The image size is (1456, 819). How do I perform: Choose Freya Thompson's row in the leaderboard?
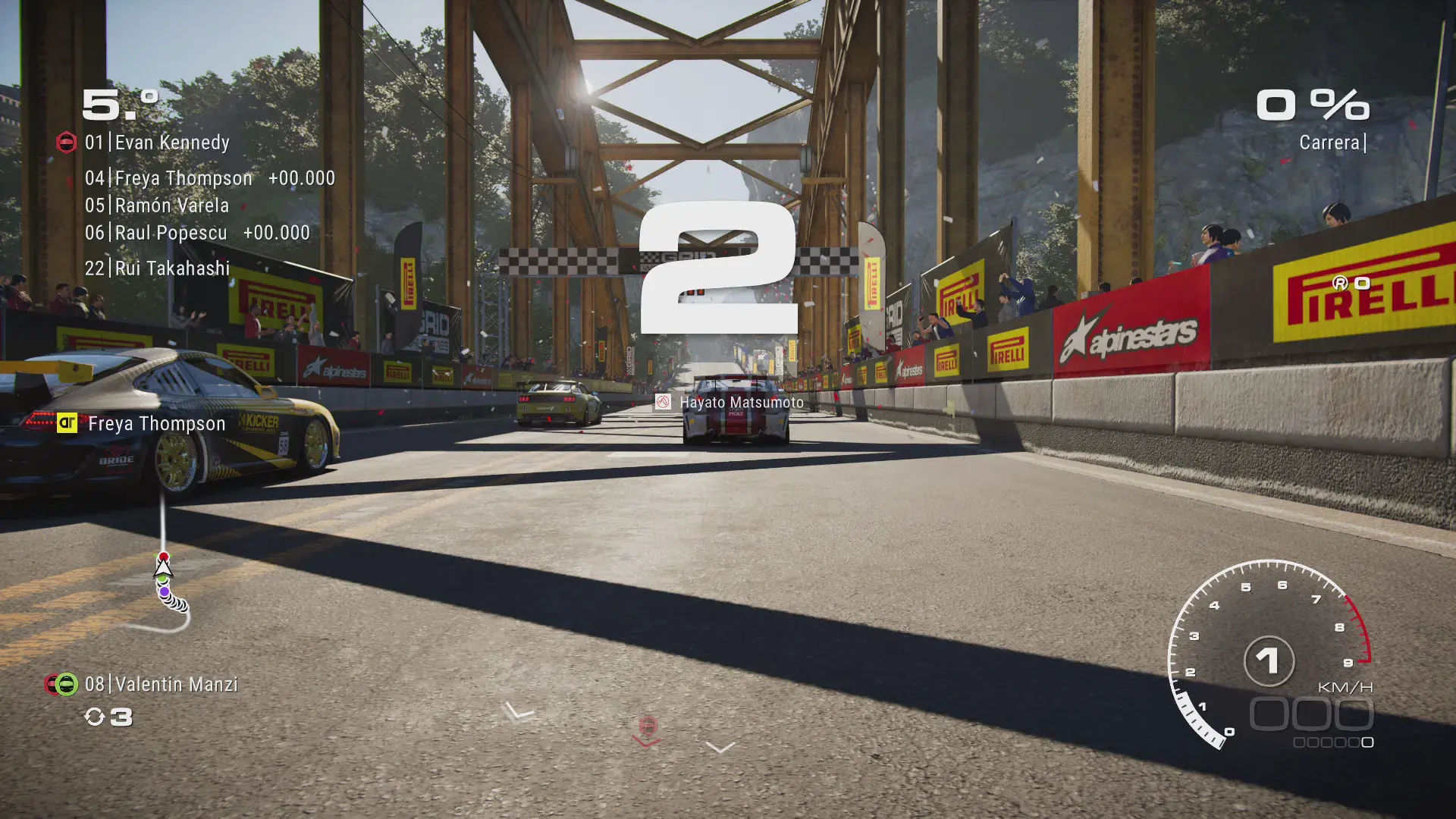click(209, 178)
